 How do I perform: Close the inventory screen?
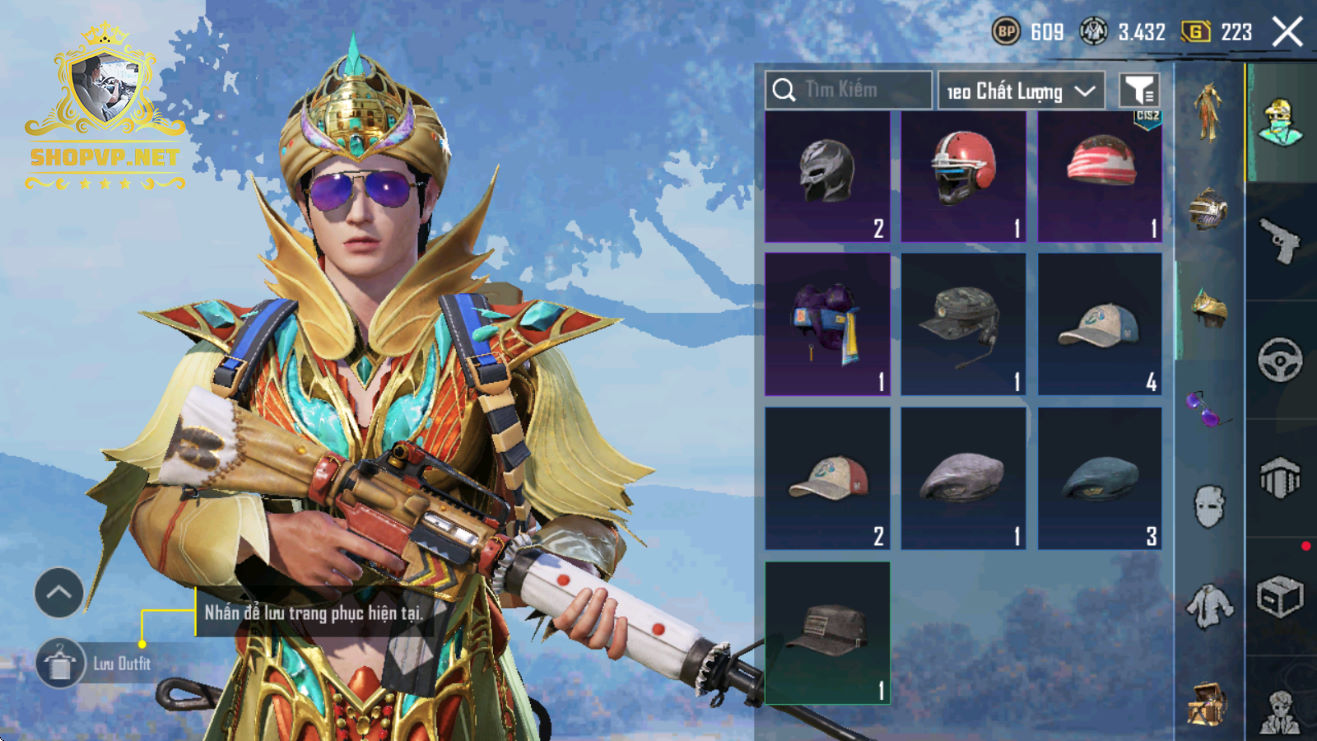click(x=1287, y=32)
